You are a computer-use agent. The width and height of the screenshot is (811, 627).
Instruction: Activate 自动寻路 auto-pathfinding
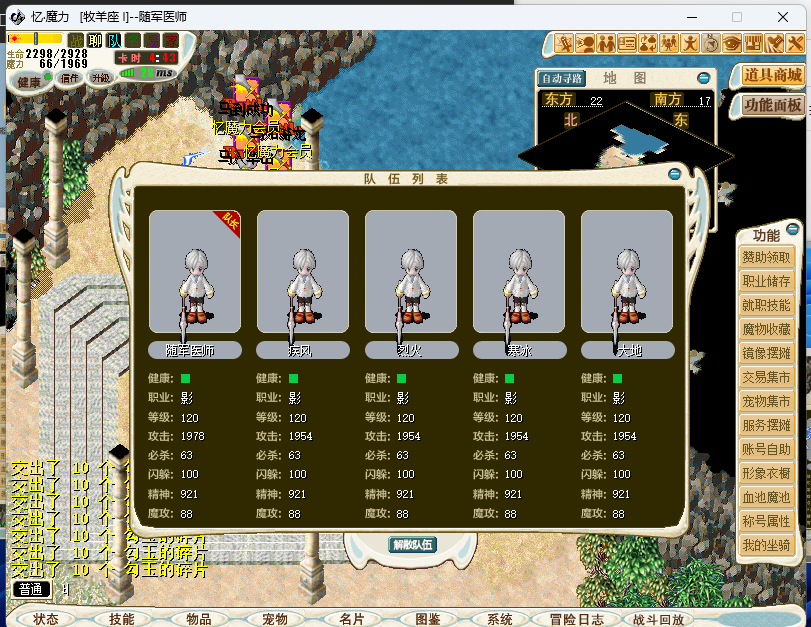[x=562, y=78]
